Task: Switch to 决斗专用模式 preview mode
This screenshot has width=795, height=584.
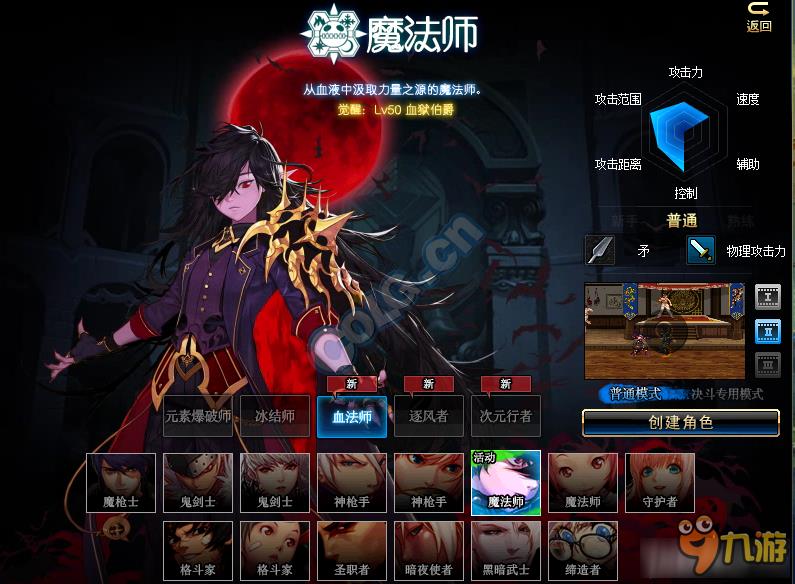Action: (722, 394)
